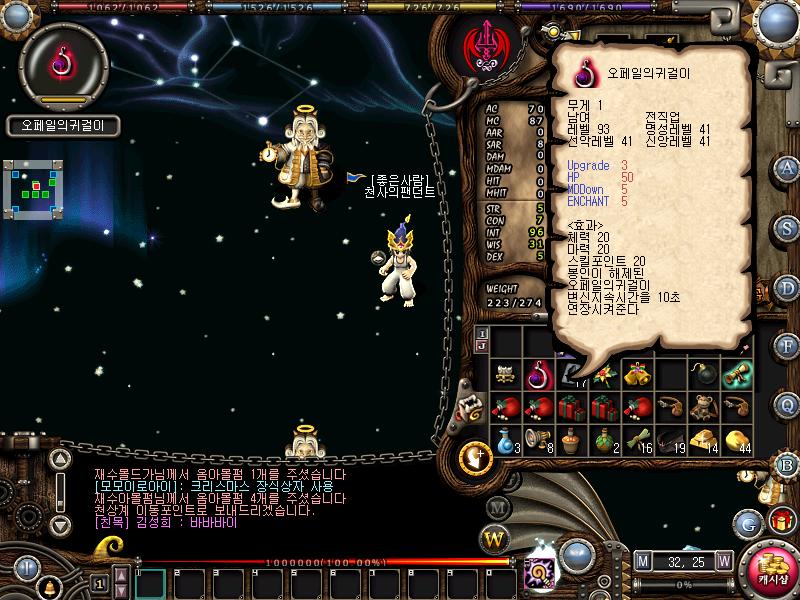800x600 pixels.
Task: Click the round F side button
Action: tap(788, 347)
